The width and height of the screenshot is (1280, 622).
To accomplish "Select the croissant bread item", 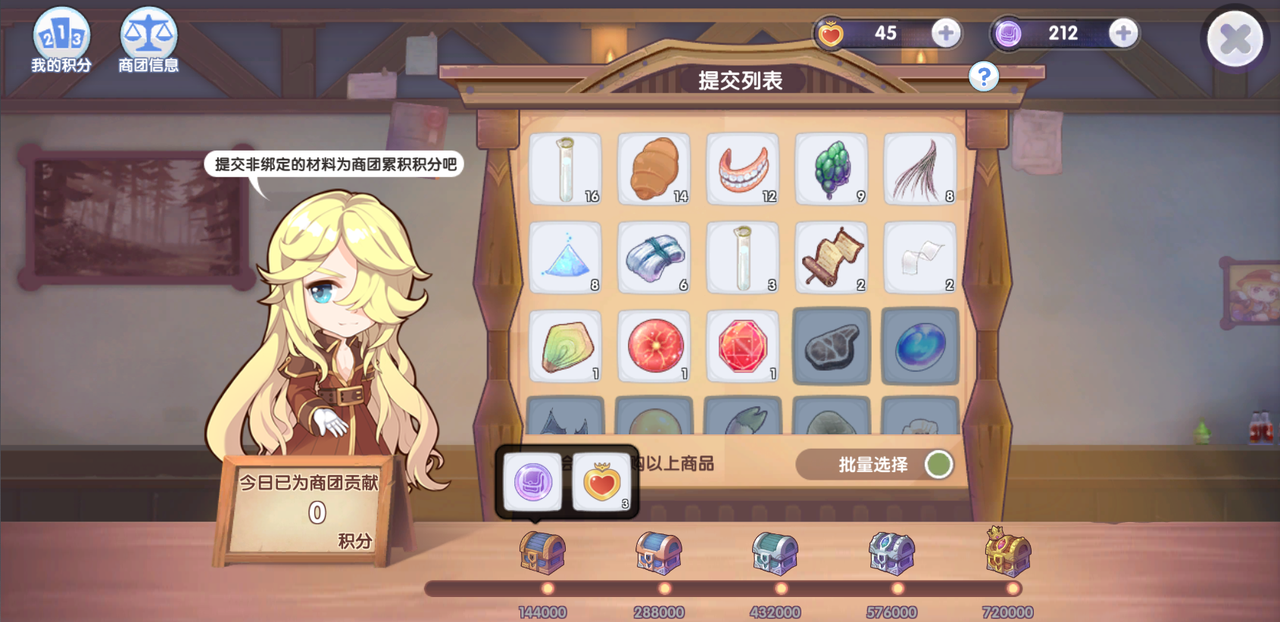I will [x=654, y=169].
